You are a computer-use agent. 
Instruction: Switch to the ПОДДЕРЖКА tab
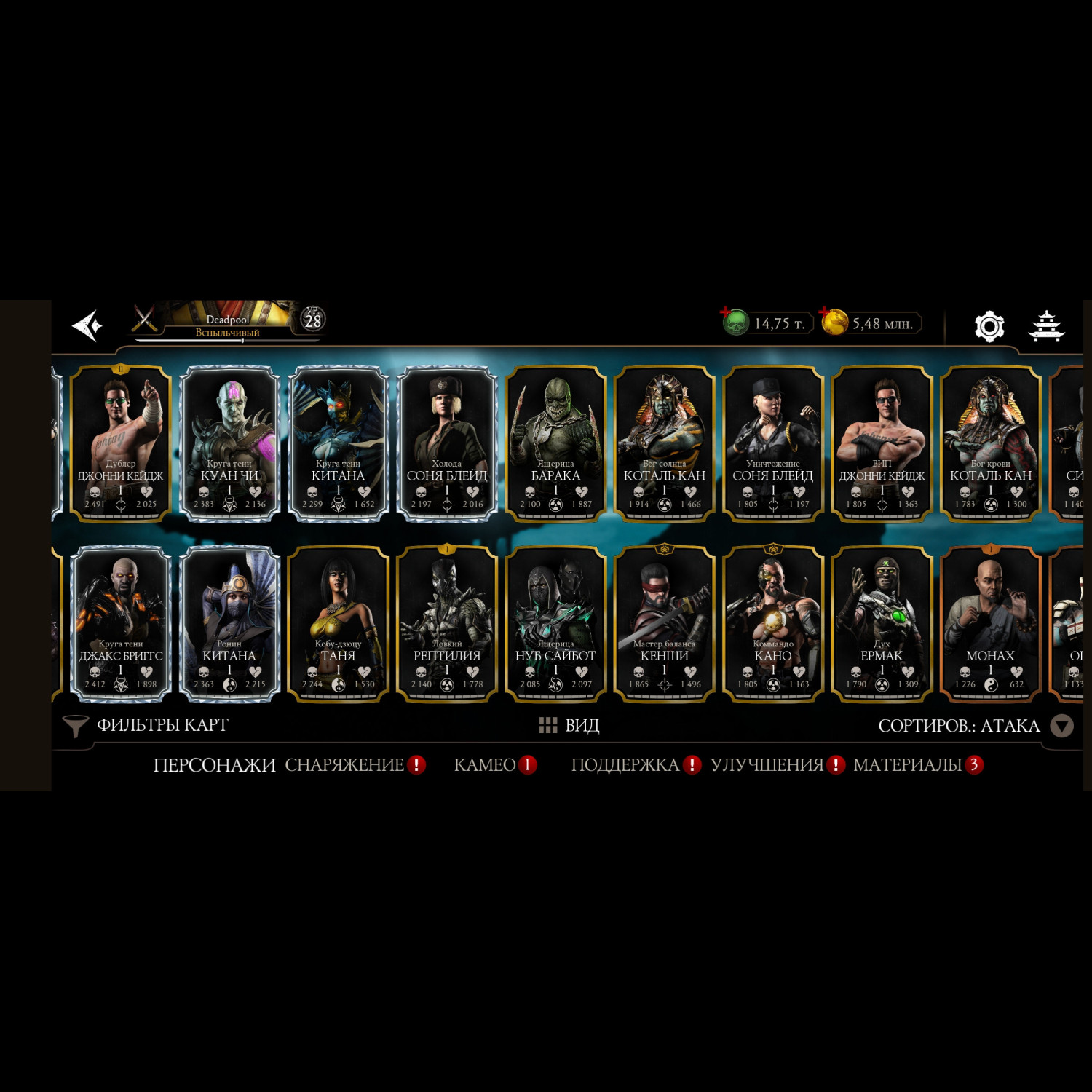coord(625,765)
